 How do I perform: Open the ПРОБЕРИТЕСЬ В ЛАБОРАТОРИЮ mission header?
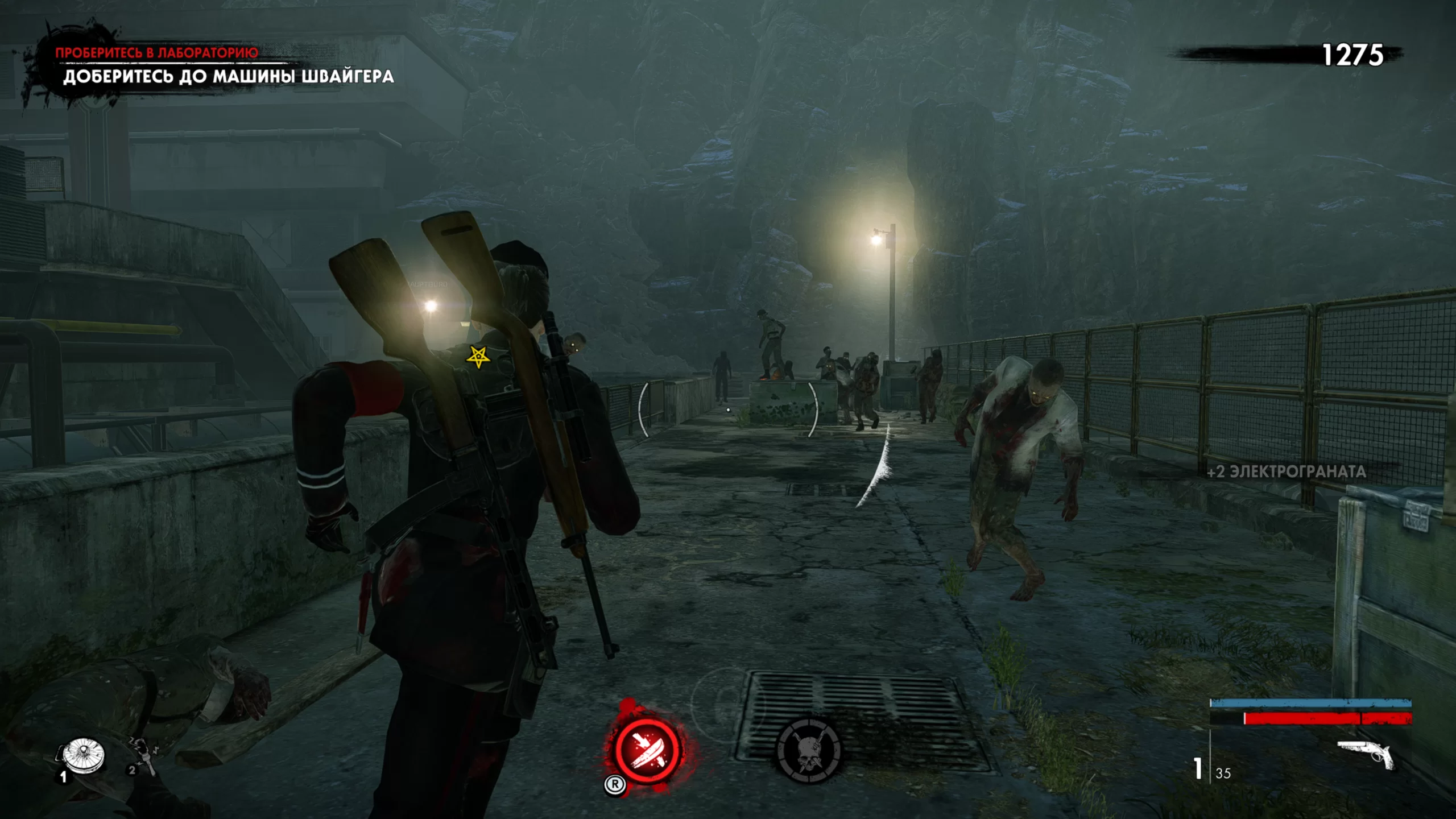point(158,51)
